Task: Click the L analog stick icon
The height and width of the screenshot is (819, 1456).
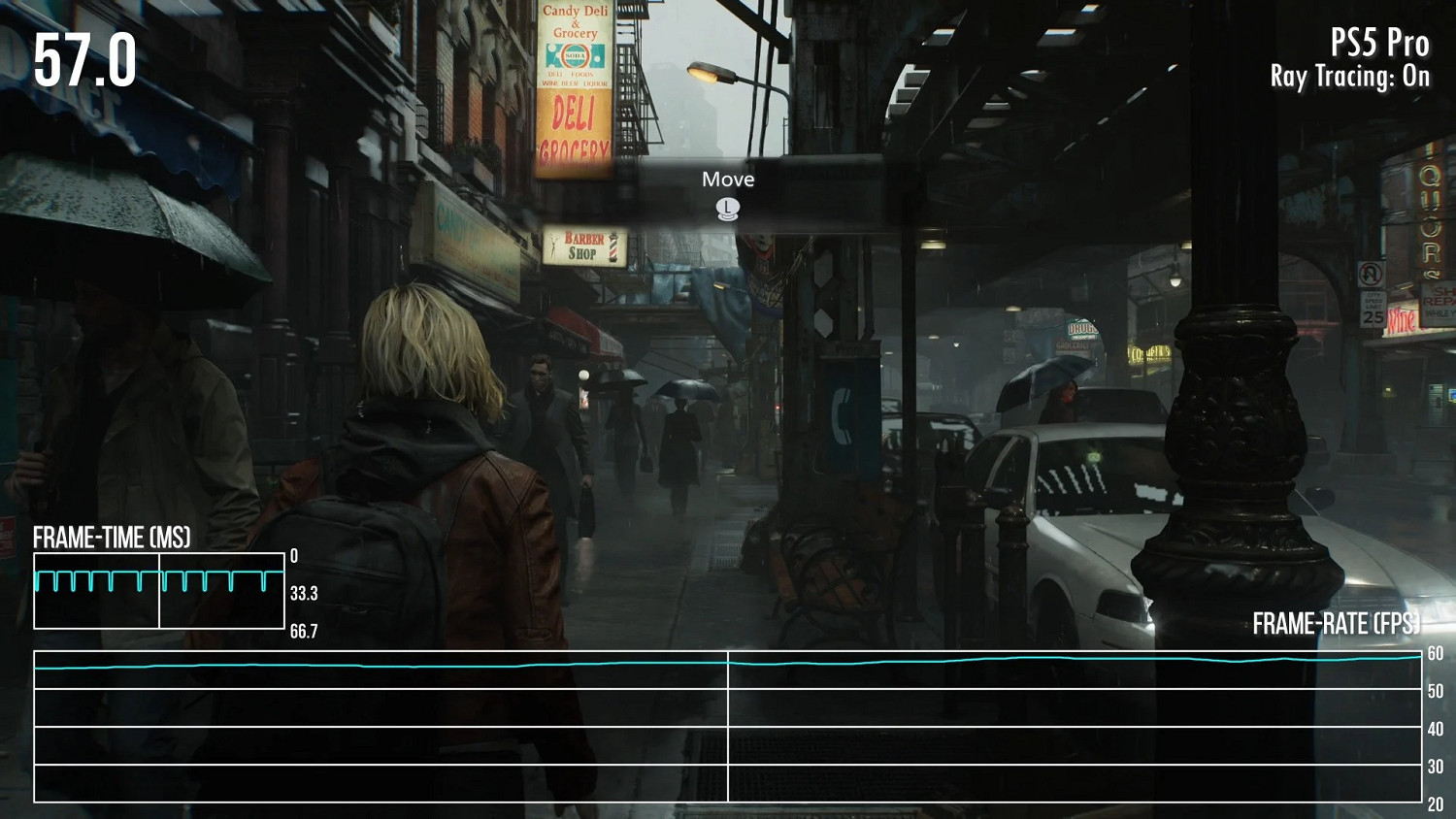Action: click(728, 208)
